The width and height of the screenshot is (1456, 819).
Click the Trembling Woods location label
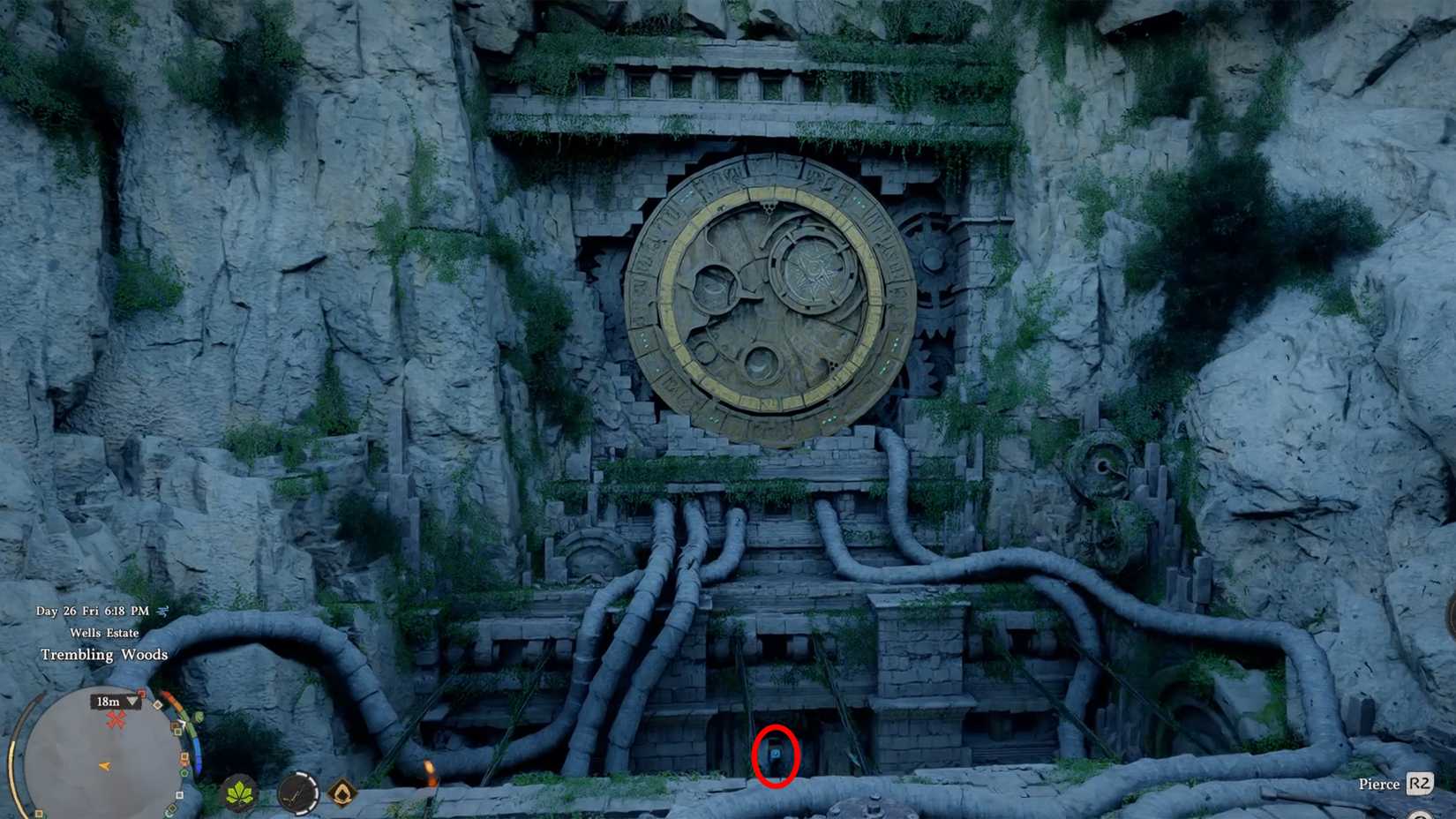pos(104,655)
